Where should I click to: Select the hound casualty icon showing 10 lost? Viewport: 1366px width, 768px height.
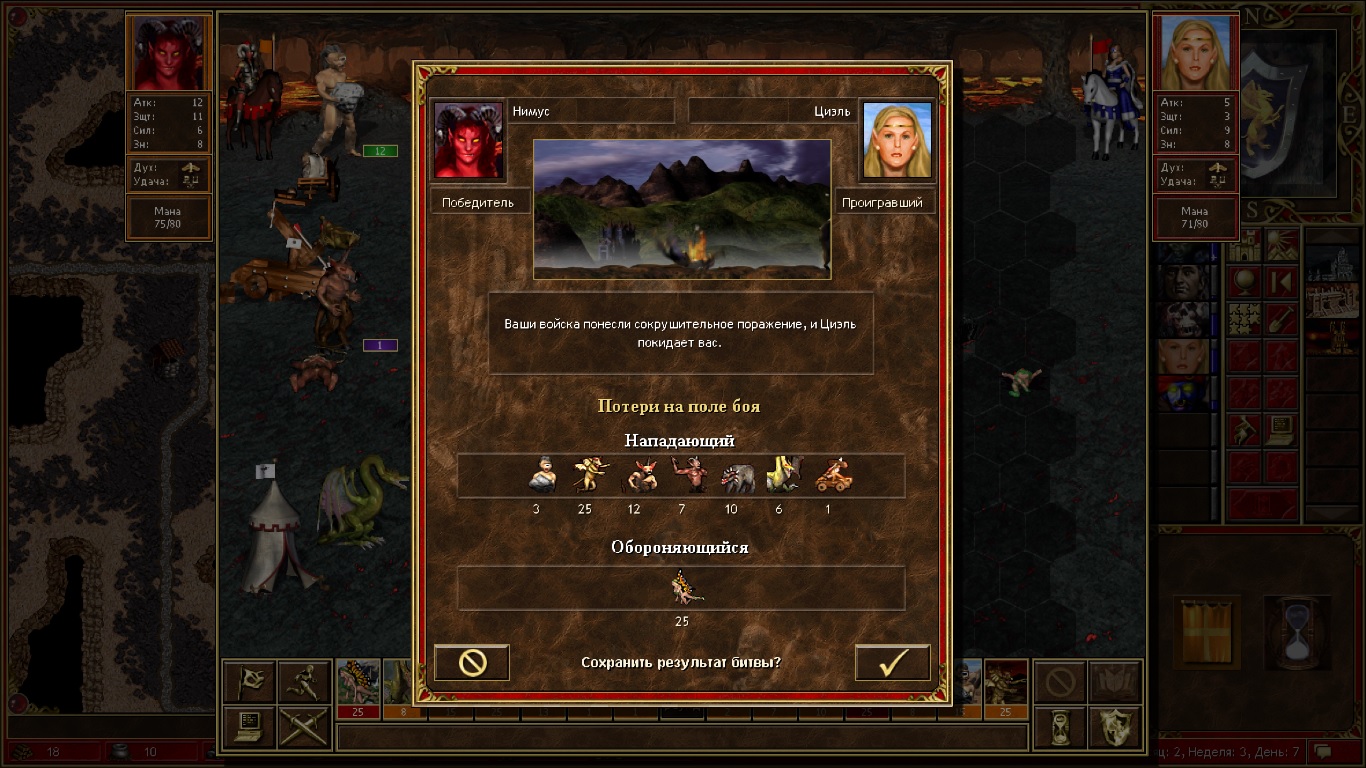738,475
